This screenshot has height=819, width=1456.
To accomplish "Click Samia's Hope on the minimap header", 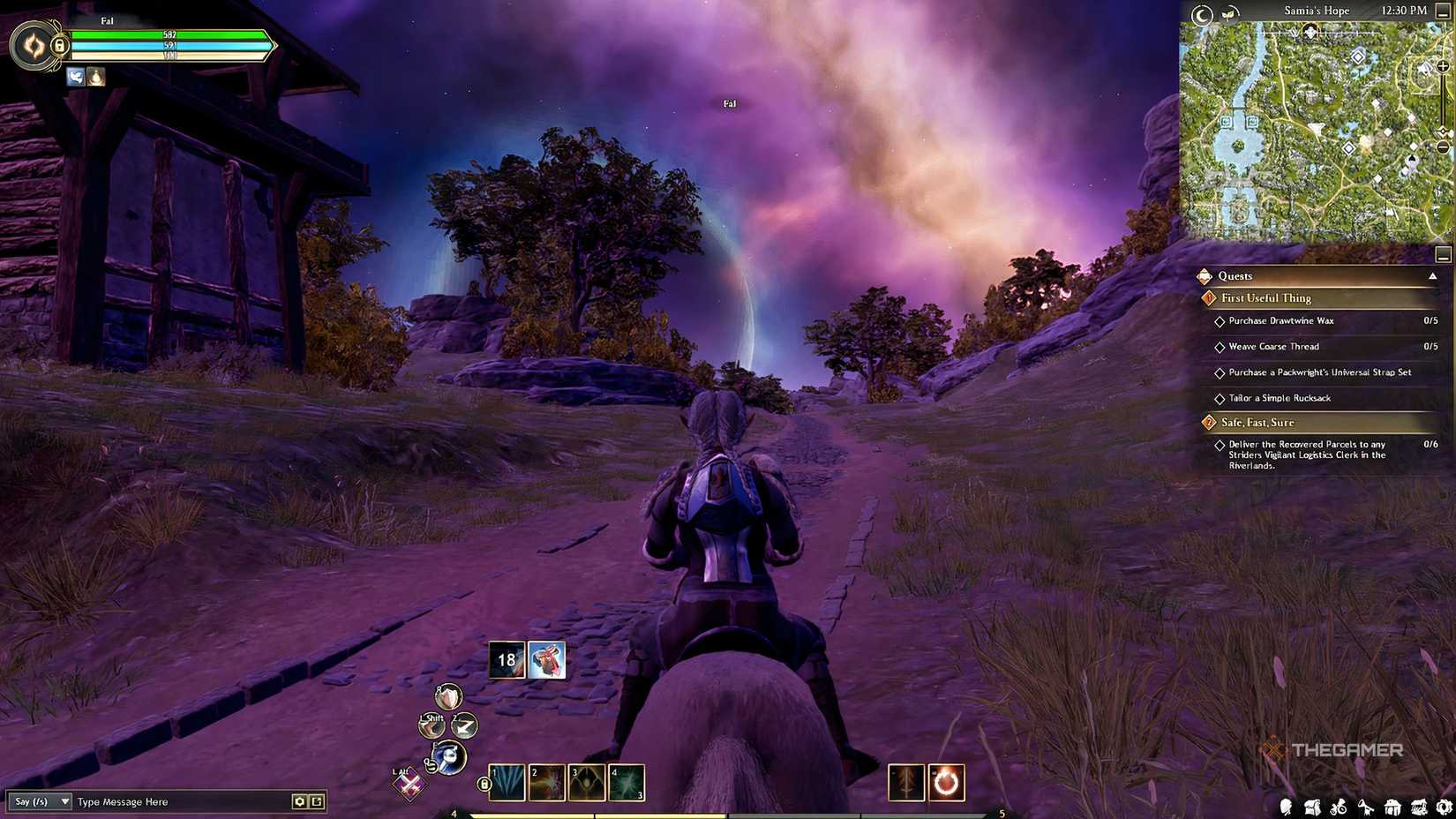I will 1318,11.
